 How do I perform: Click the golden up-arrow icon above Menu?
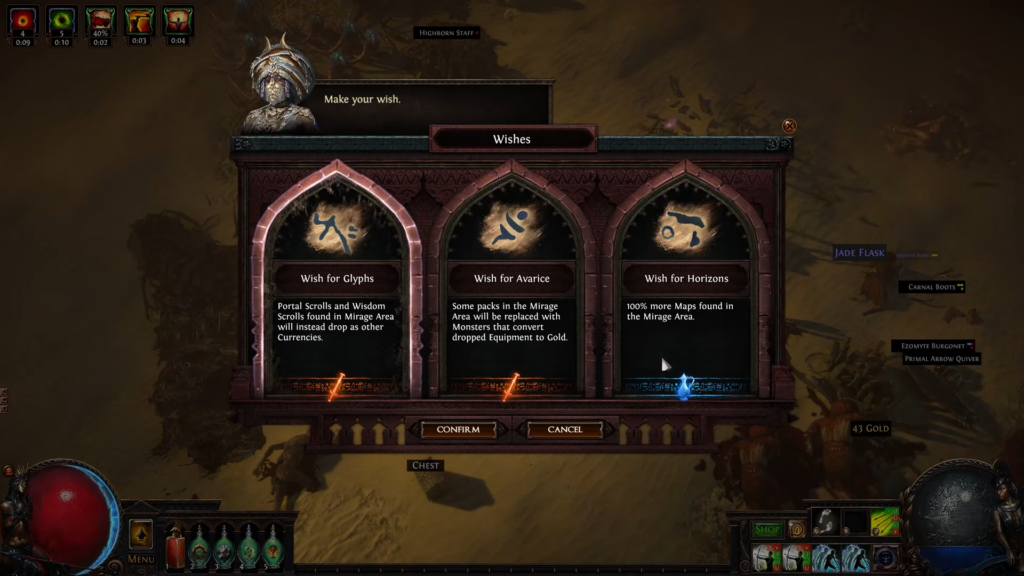[141, 533]
